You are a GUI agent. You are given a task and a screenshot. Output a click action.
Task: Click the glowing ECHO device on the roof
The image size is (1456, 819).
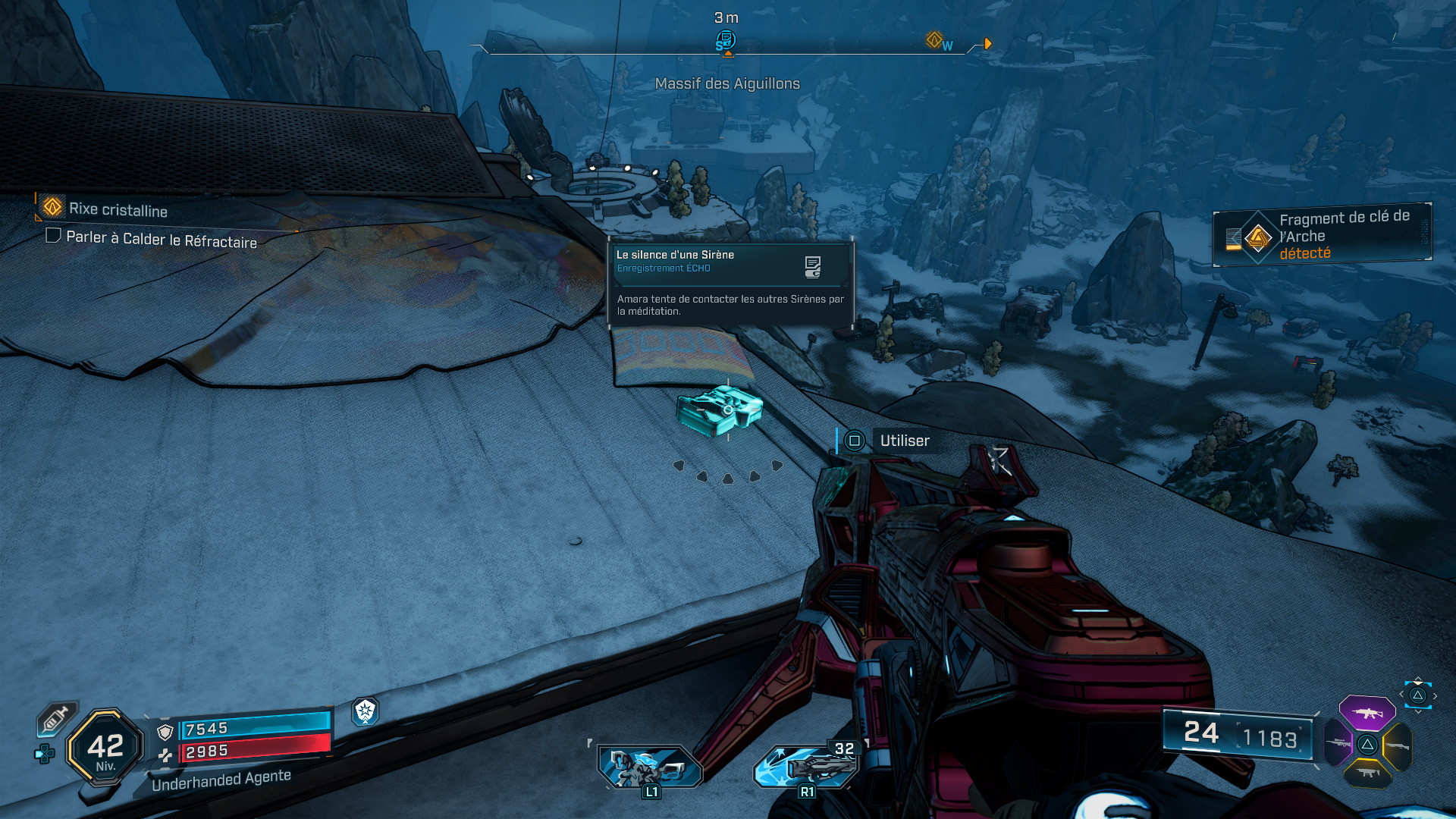720,409
